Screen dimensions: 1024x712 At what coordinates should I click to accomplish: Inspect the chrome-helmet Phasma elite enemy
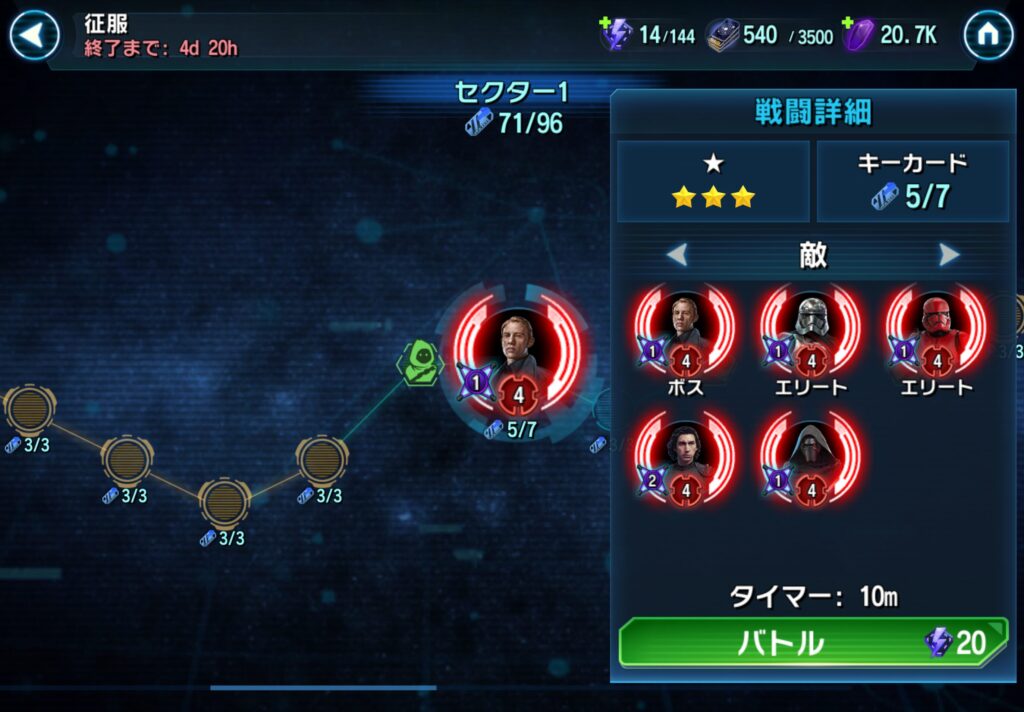tap(810, 328)
